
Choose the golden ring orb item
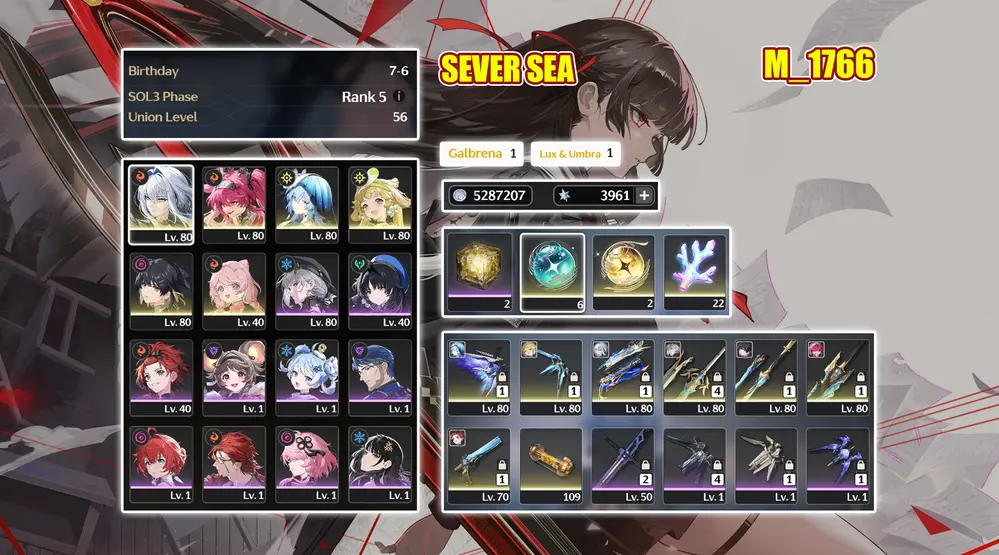point(624,272)
